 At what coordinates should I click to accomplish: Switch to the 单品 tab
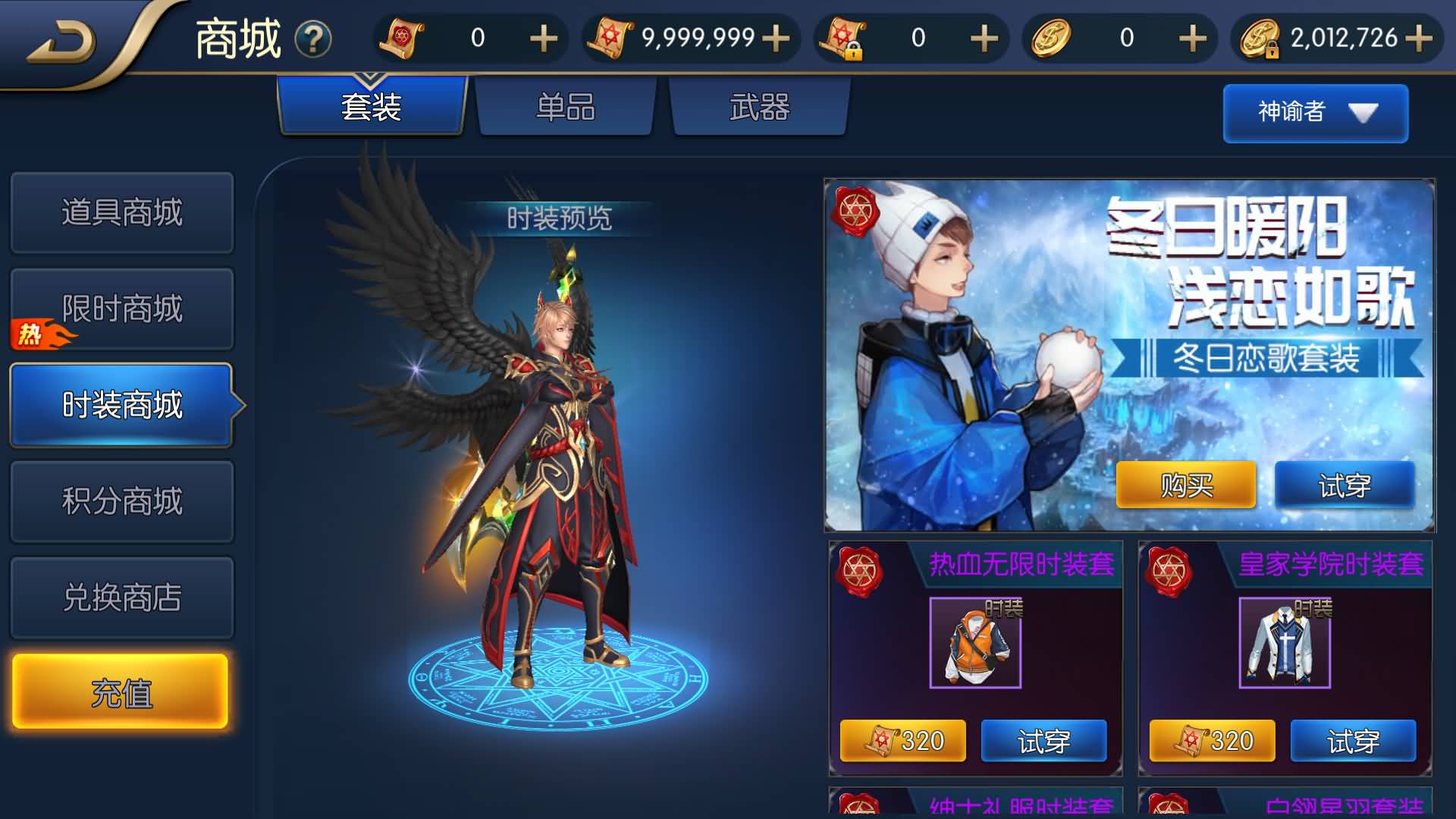tap(564, 108)
